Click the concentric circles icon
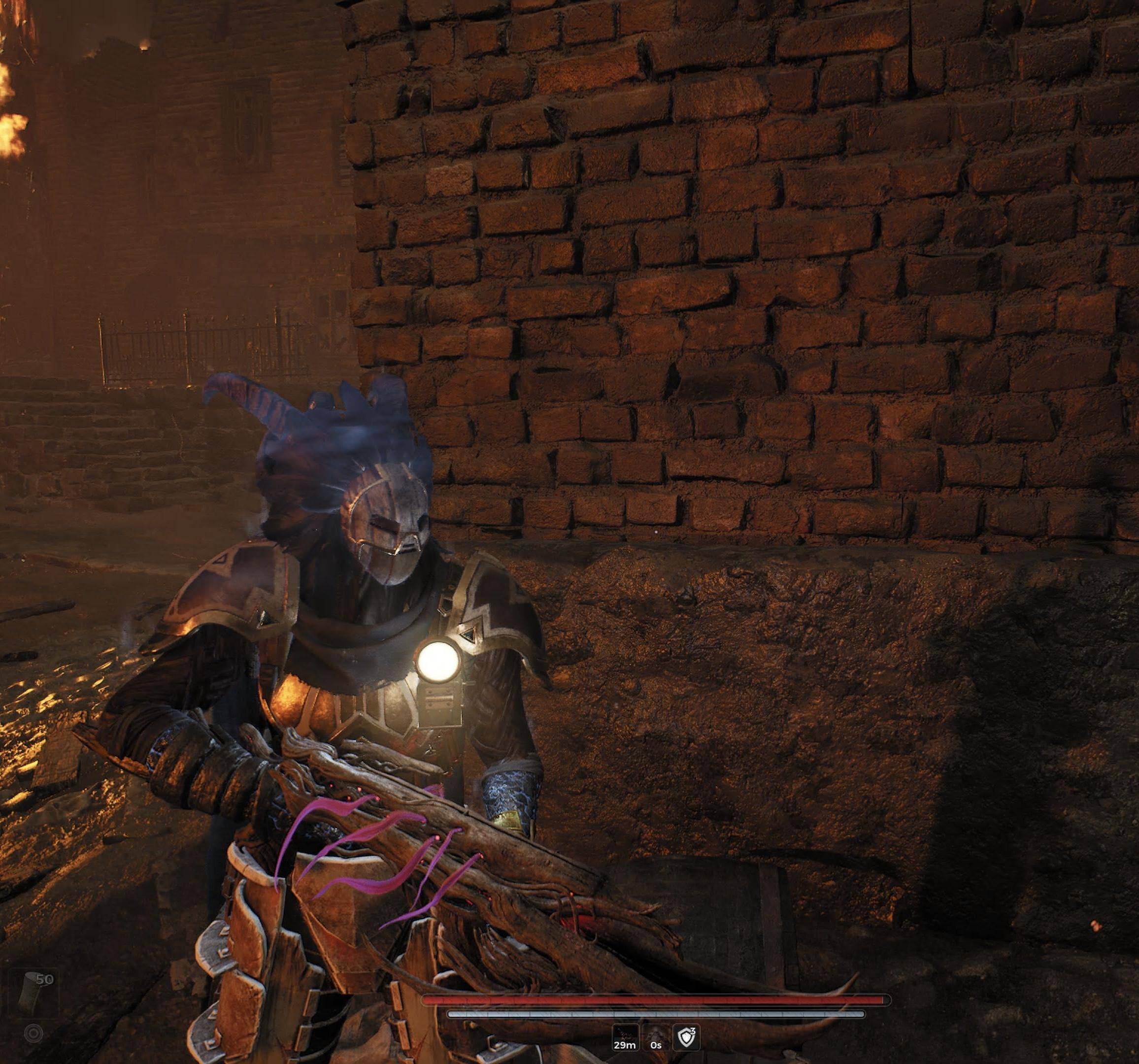The width and height of the screenshot is (1139, 1064). 34,1033
